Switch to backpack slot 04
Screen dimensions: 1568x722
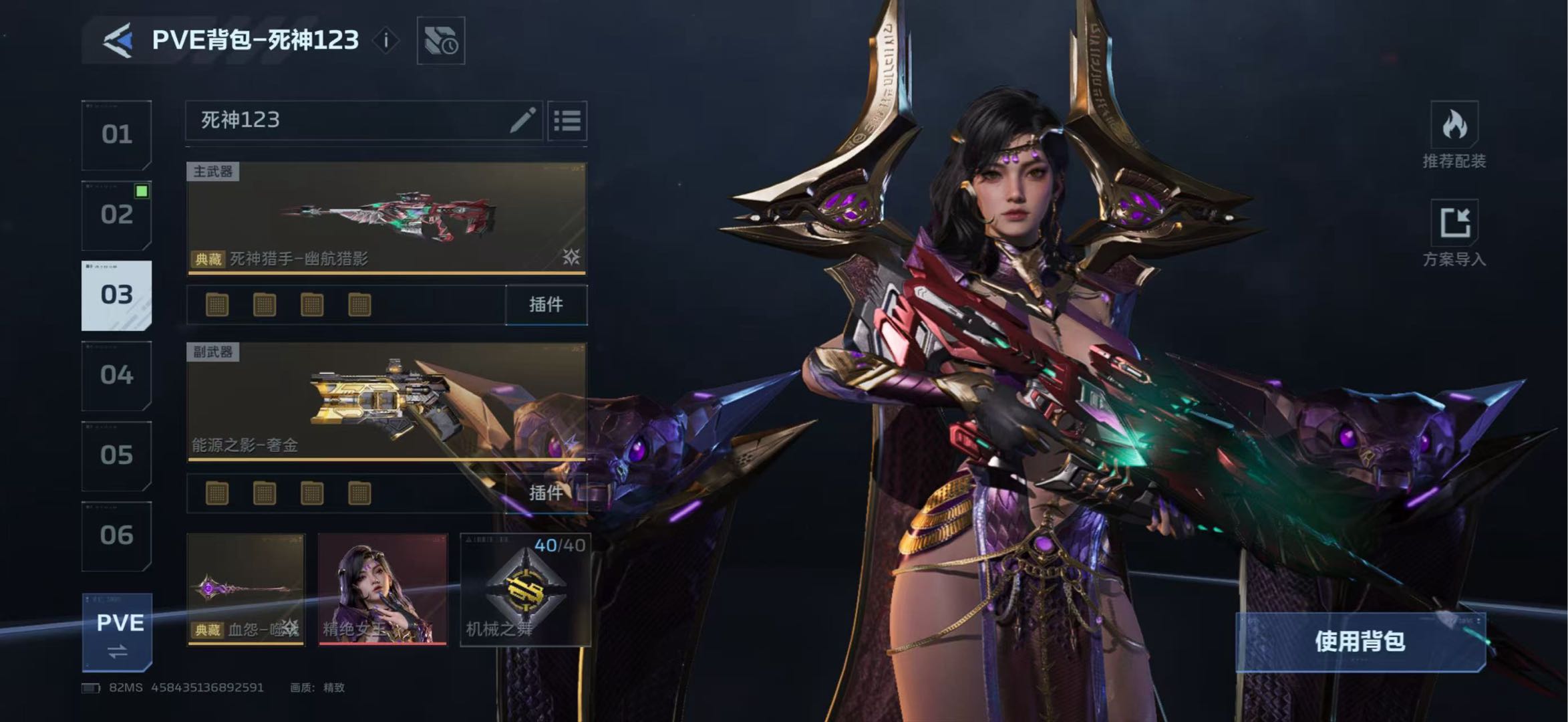tap(117, 376)
